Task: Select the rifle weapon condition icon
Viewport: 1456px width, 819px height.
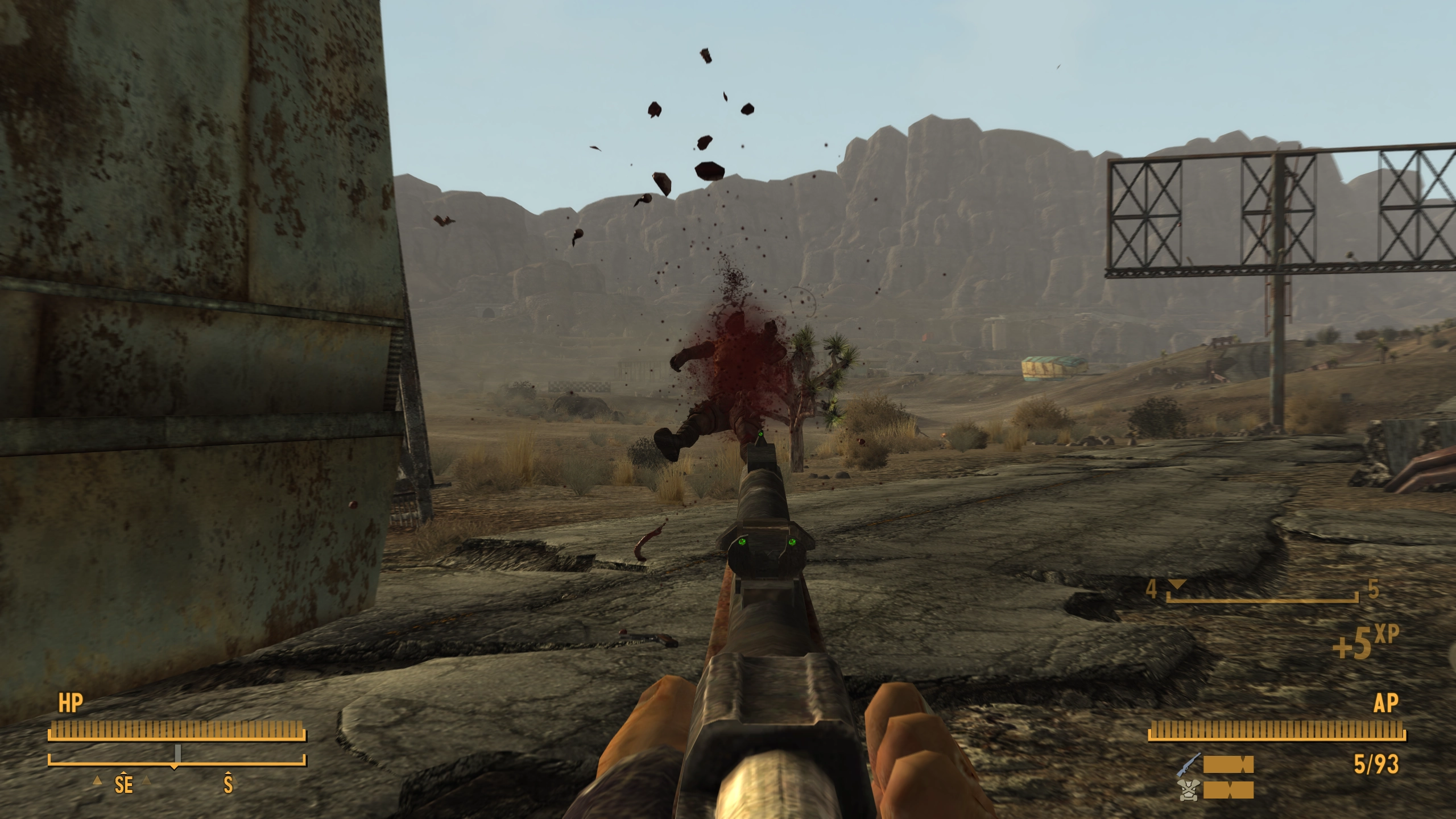Action: (1189, 764)
